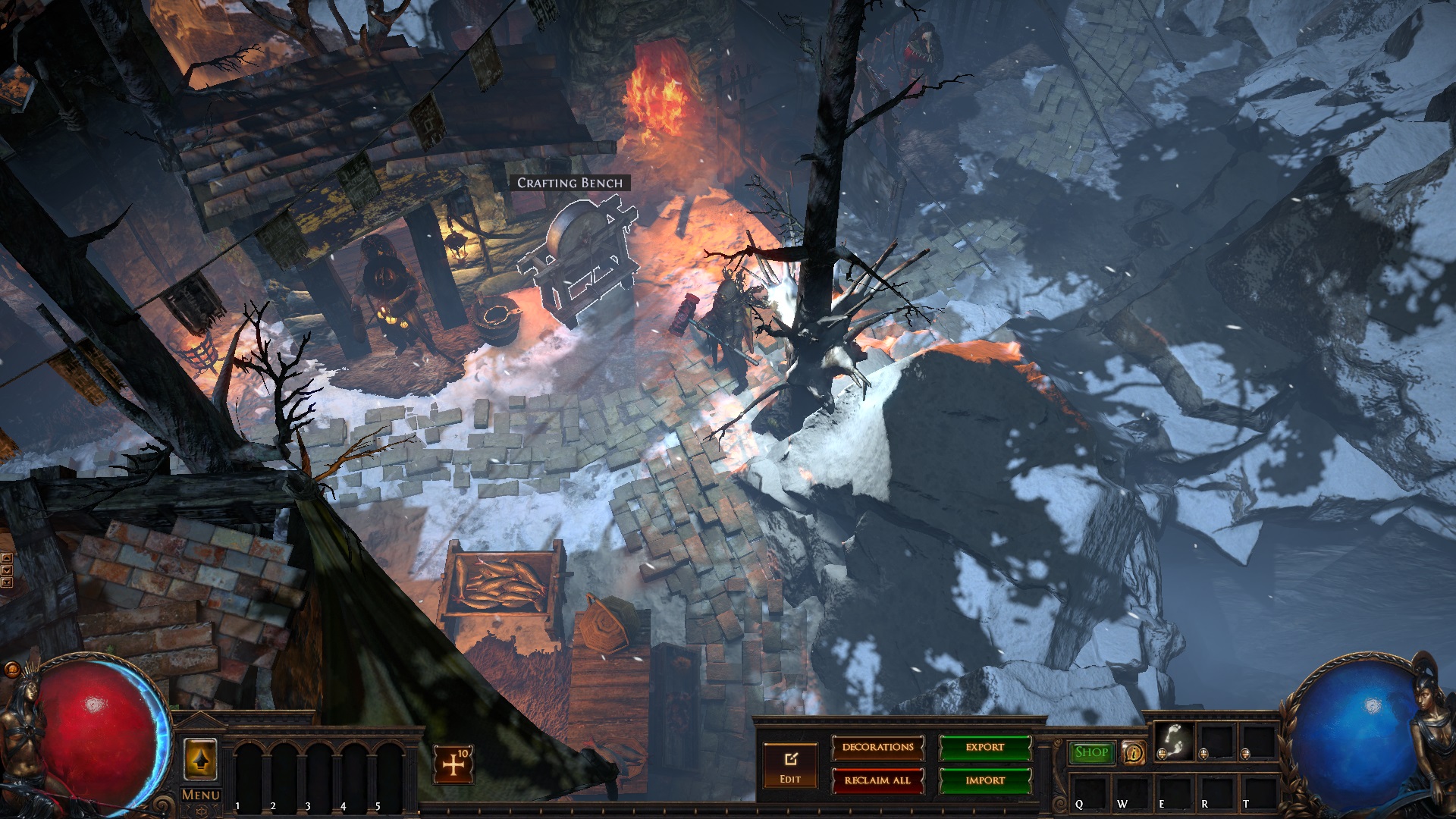Click the Reclaim All button

click(877, 780)
